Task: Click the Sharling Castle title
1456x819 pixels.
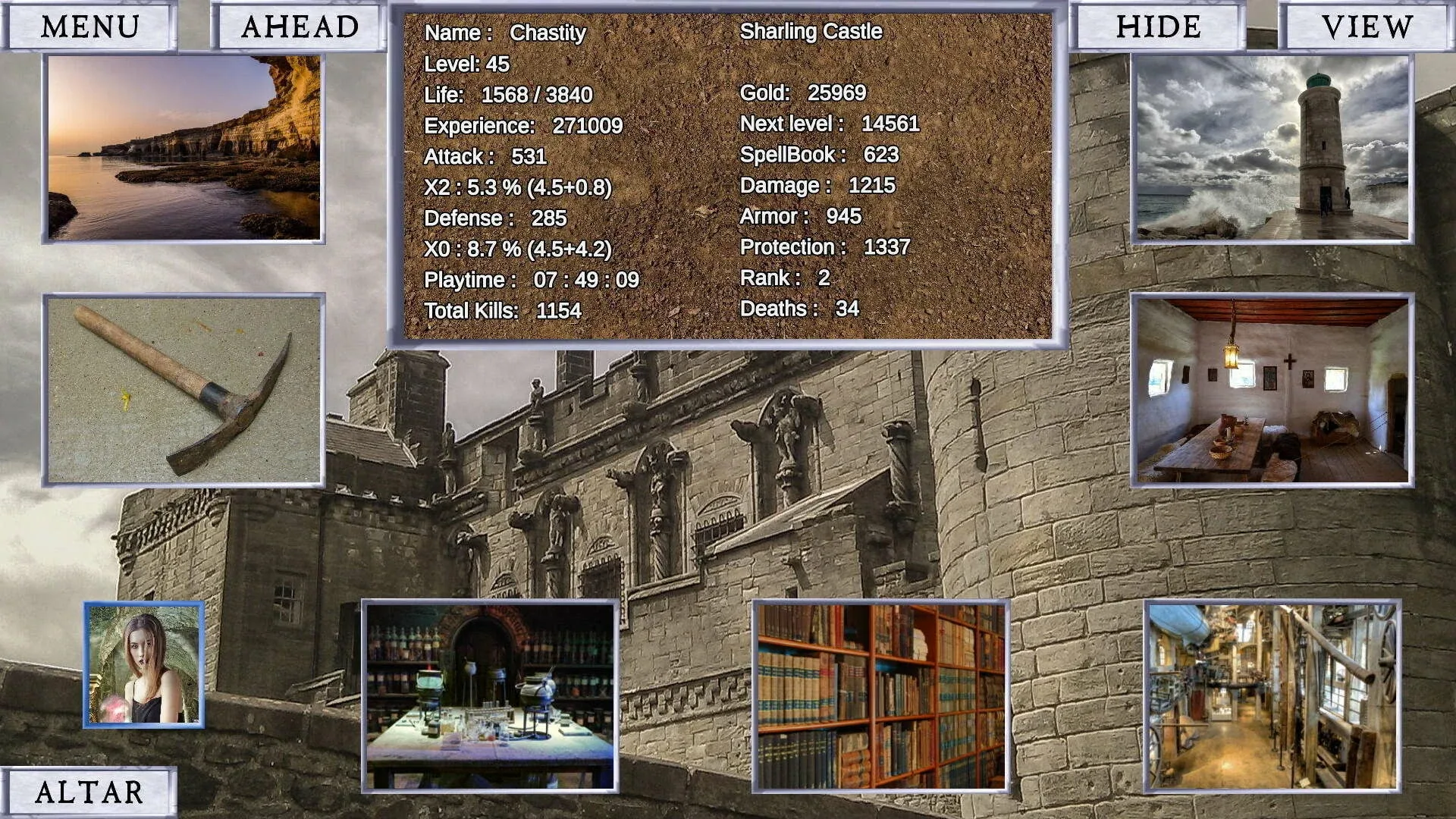Action: (x=811, y=32)
